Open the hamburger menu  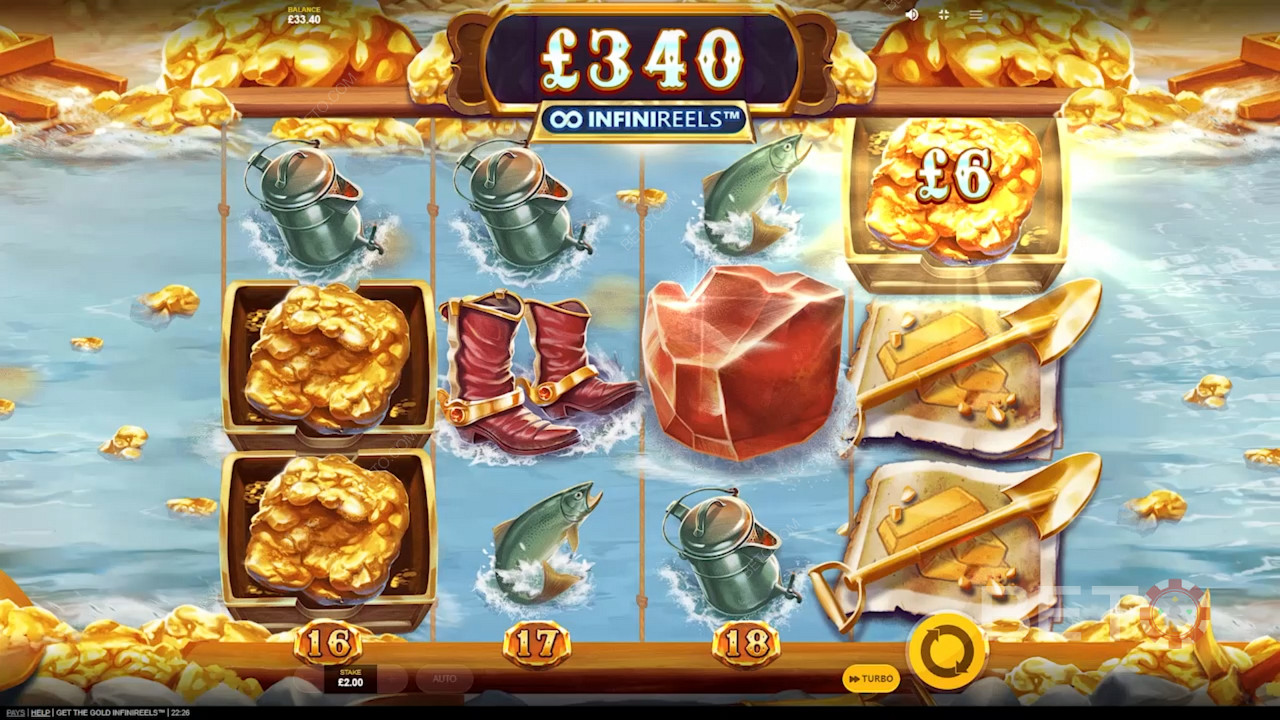pos(976,15)
